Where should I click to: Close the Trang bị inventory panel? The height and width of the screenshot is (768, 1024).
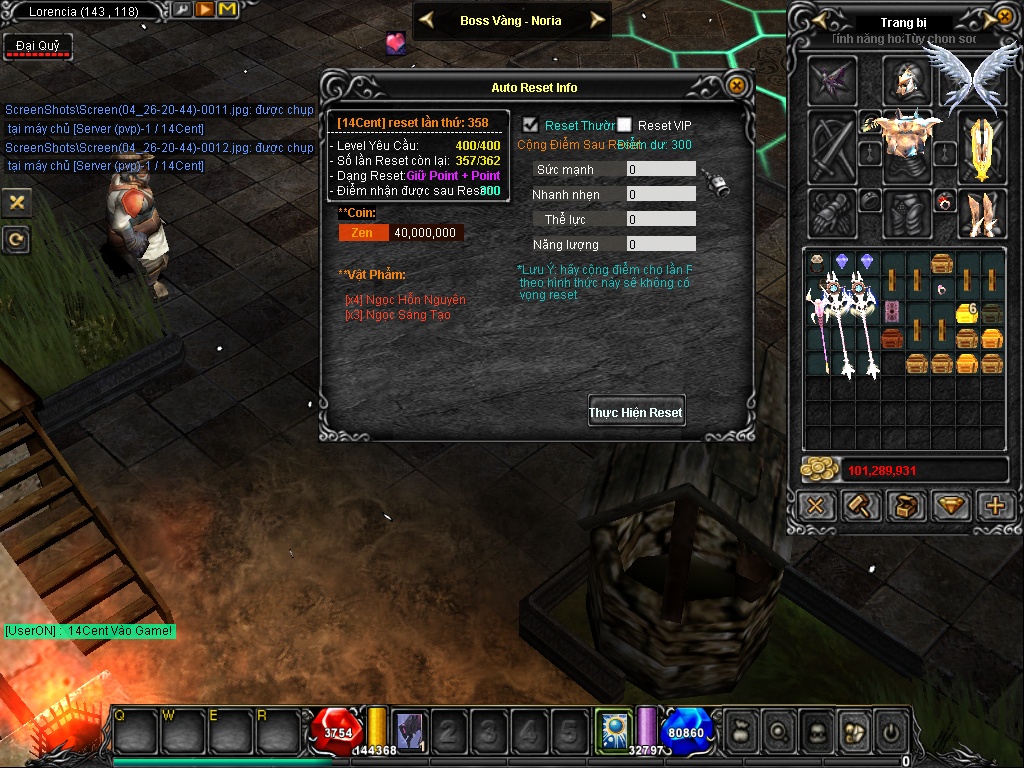1004,17
